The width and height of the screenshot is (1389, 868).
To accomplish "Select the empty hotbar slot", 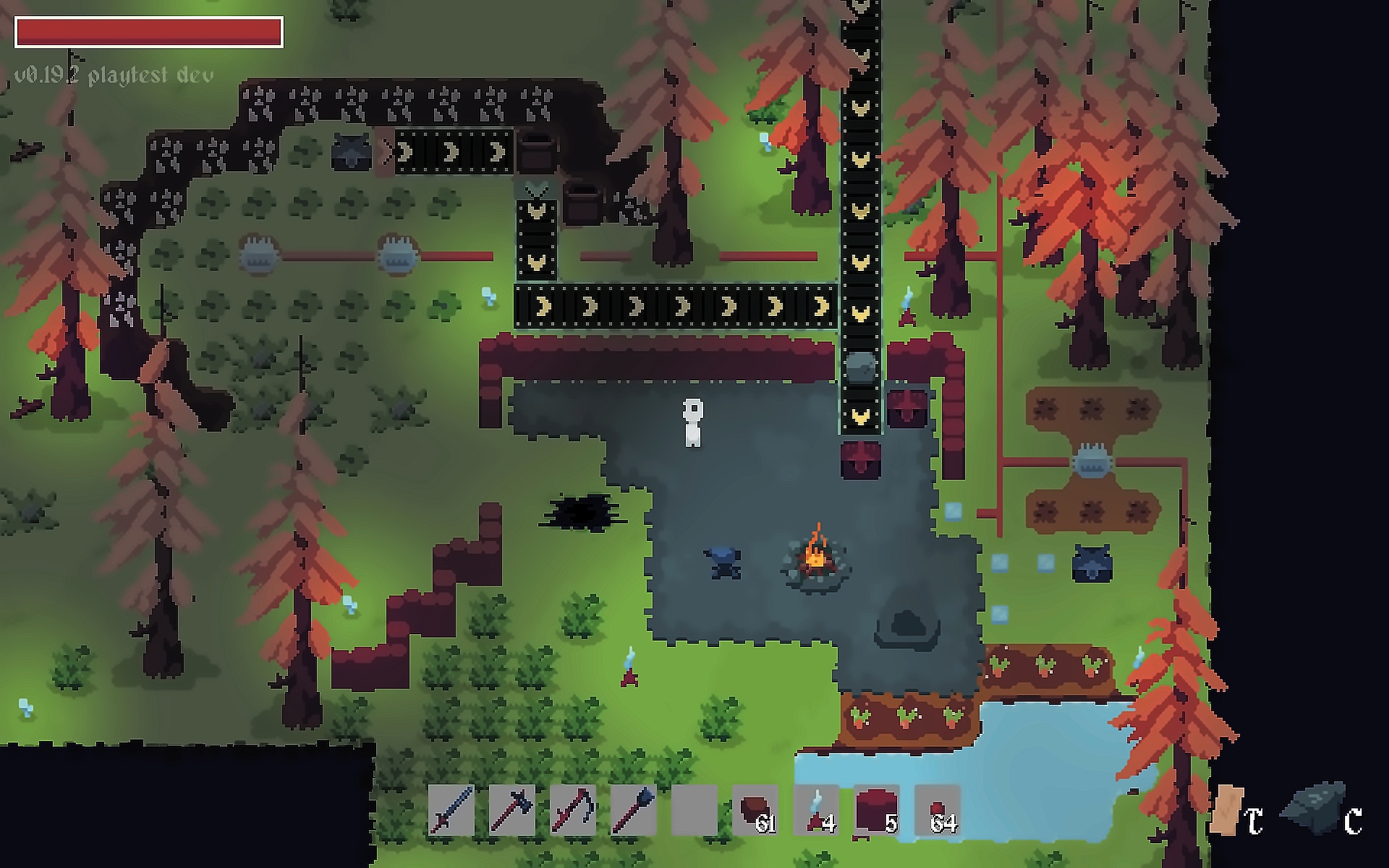I will tap(694, 810).
